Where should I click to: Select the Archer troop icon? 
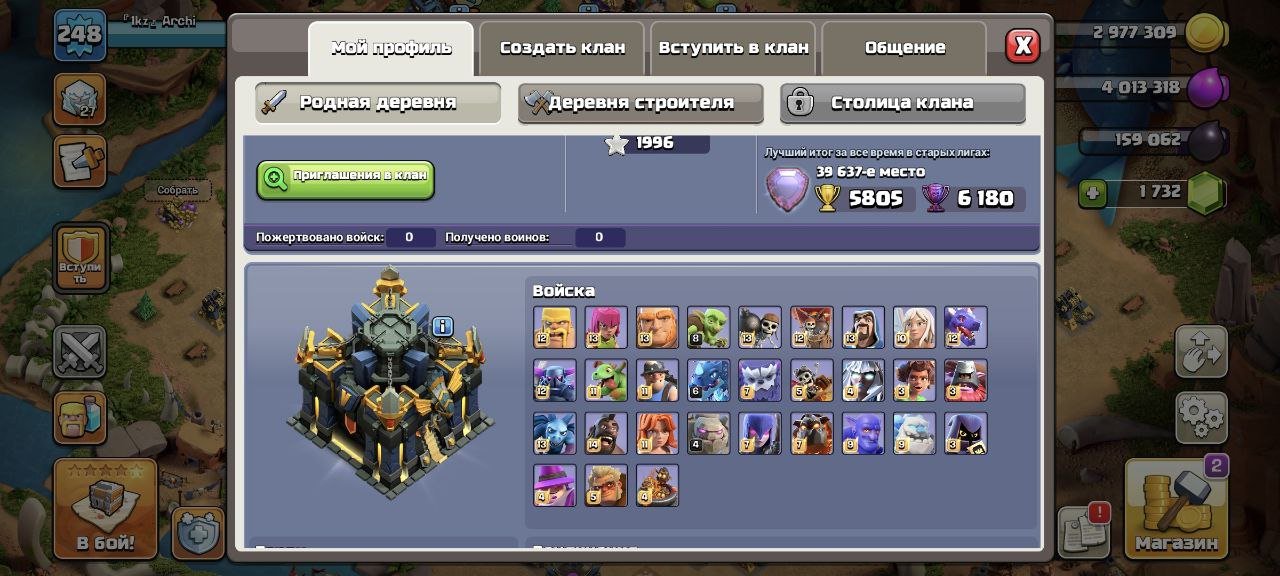coord(606,327)
